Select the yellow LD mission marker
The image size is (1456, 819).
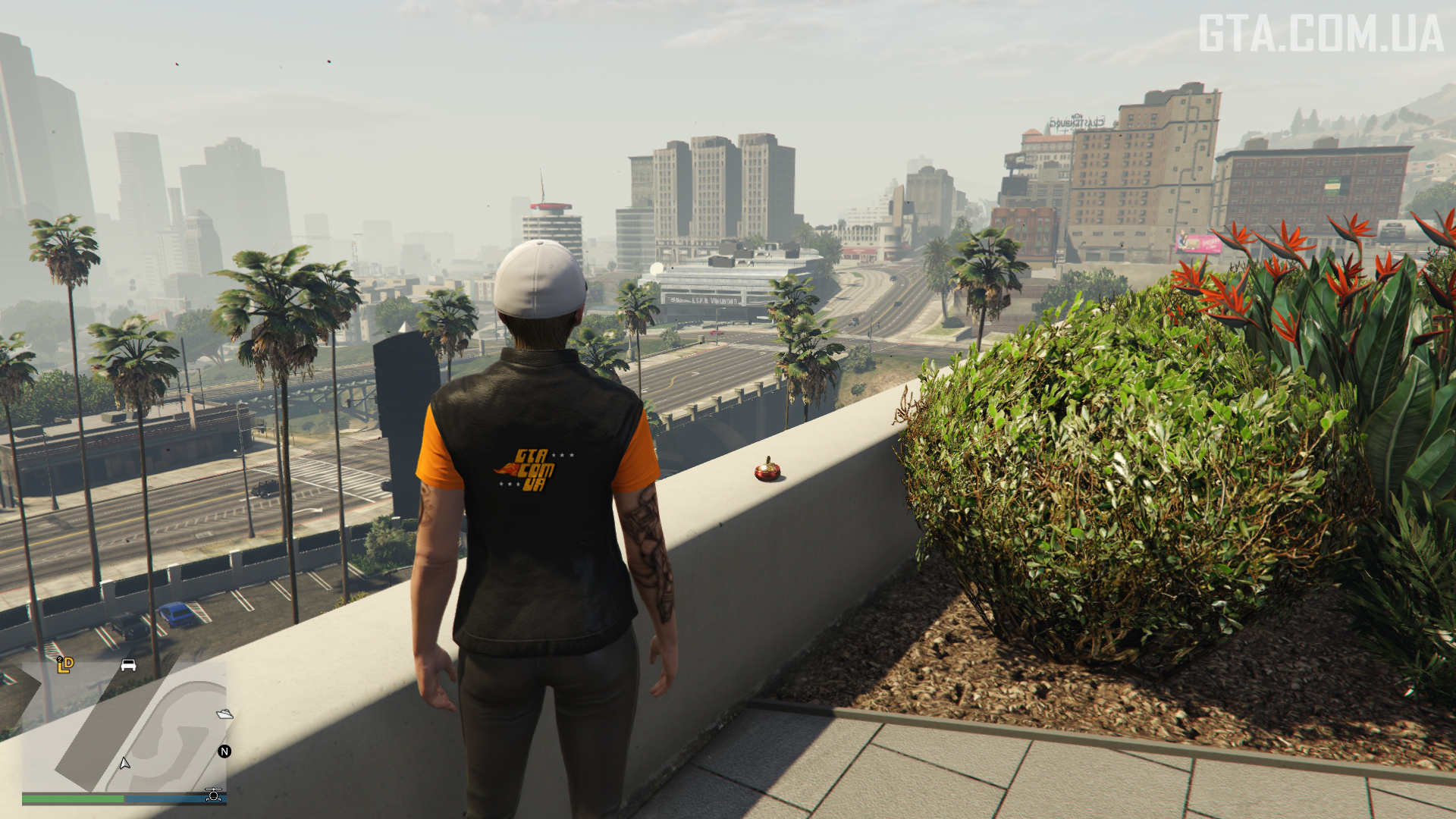65,665
